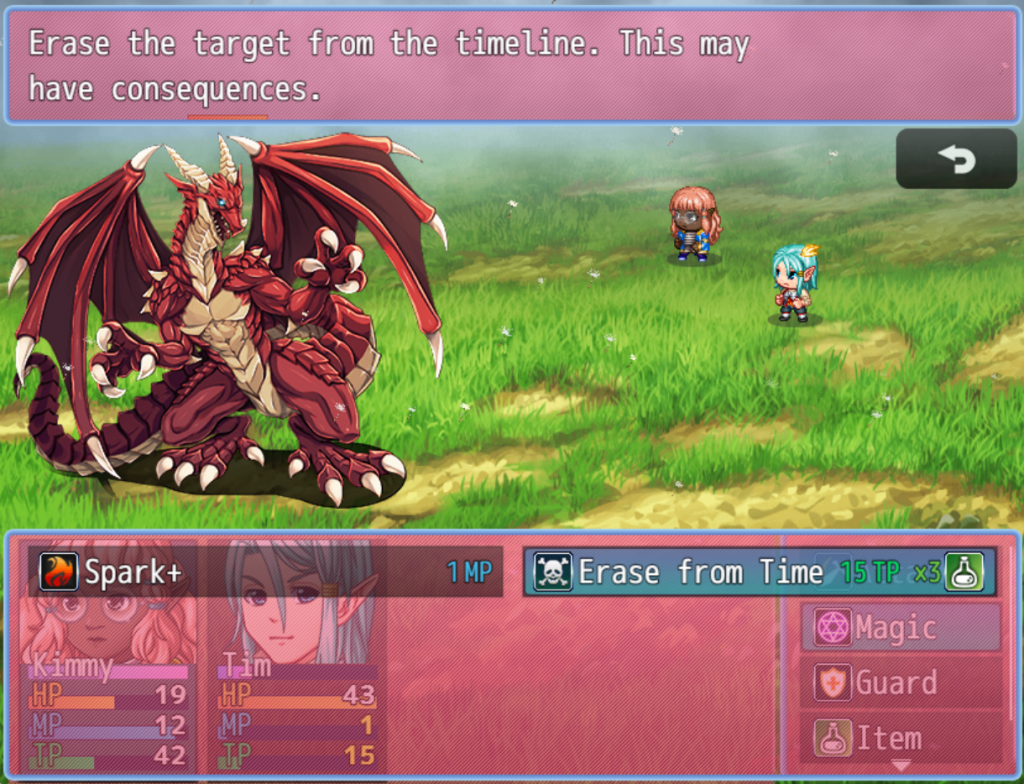Open the Item command
The height and width of the screenshot is (784, 1024).
[901, 738]
